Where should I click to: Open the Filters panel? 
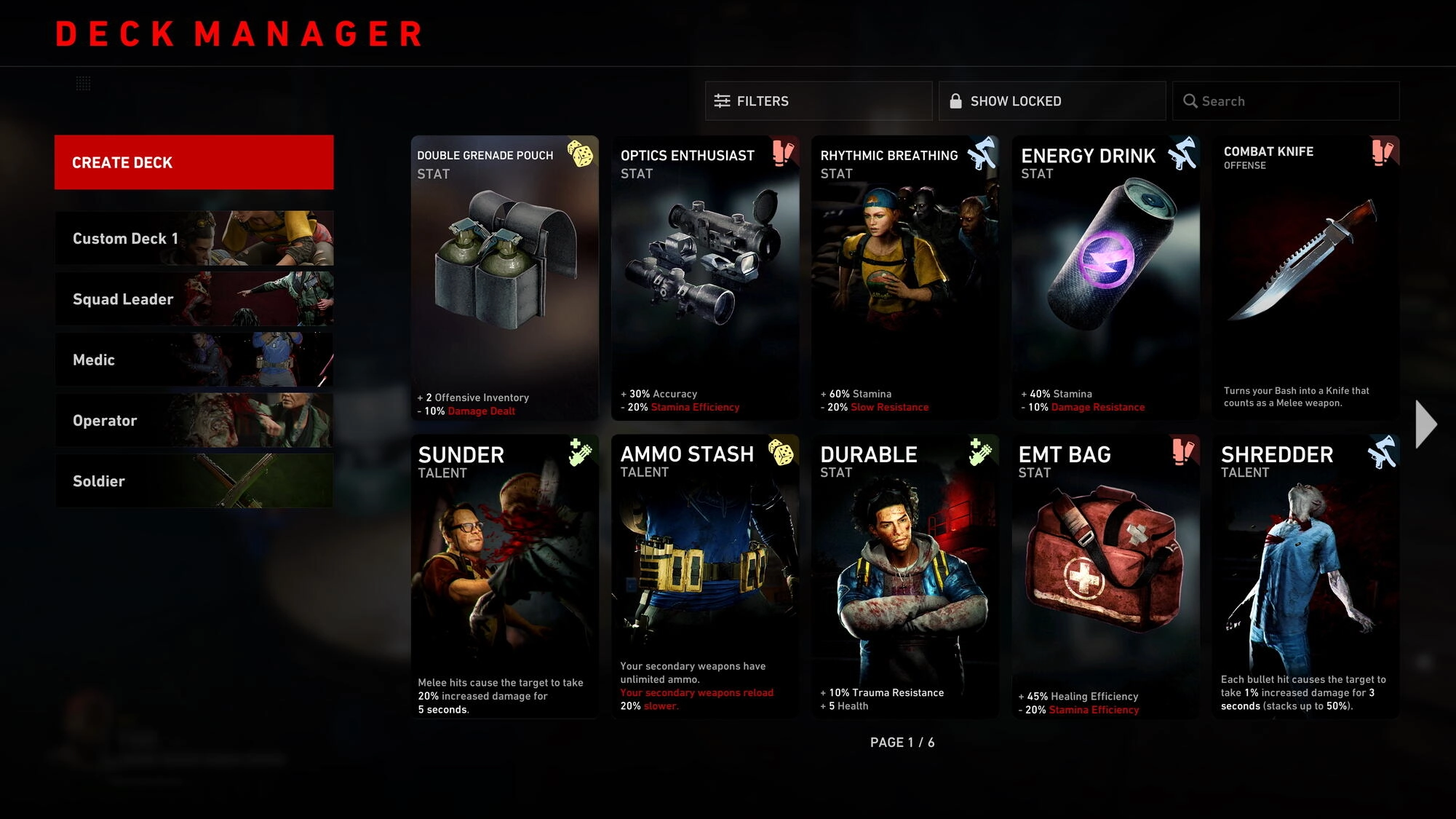pos(818,100)
